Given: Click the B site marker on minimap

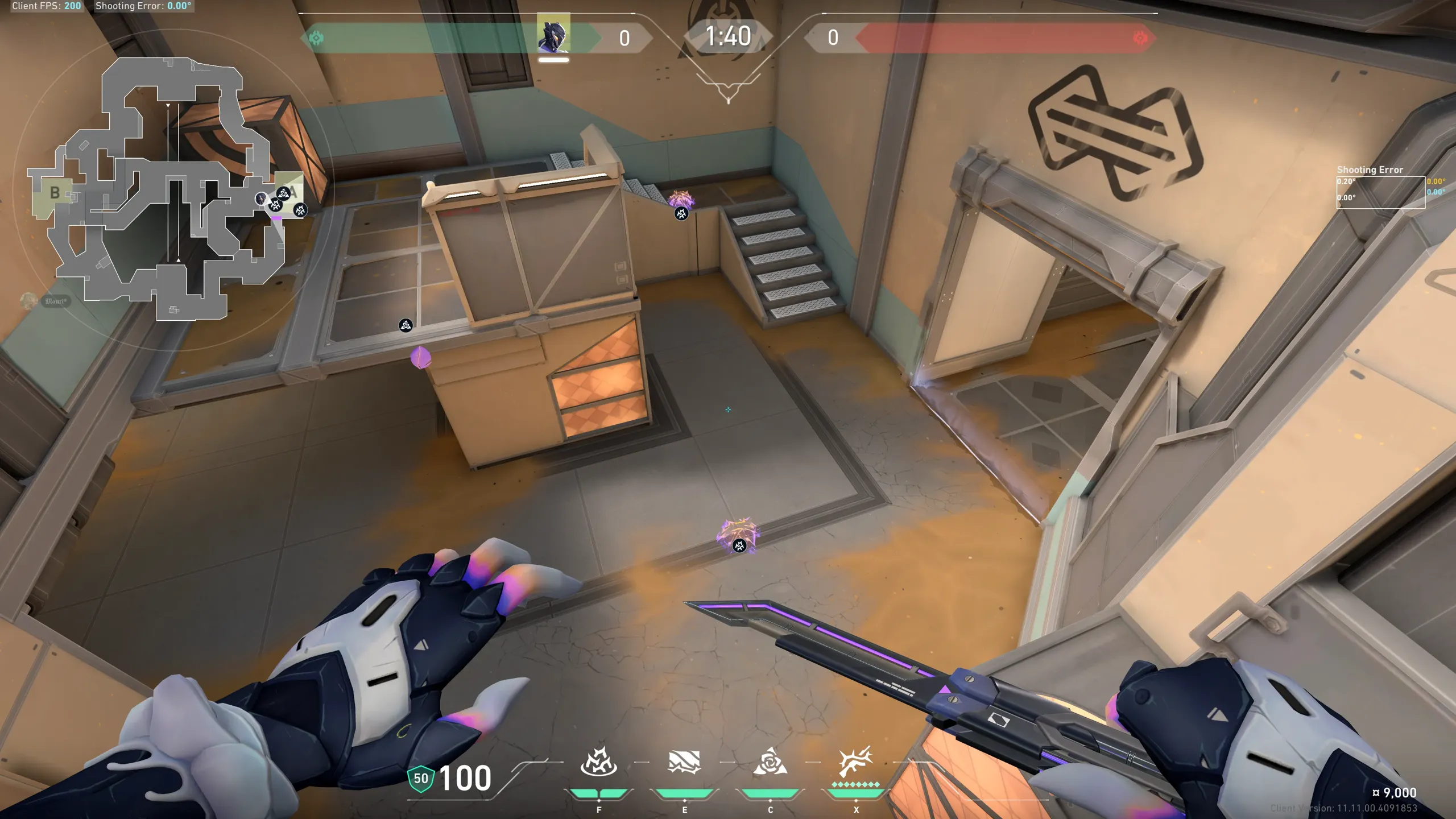Looking at the screenshot, I should tap(55, 193).
